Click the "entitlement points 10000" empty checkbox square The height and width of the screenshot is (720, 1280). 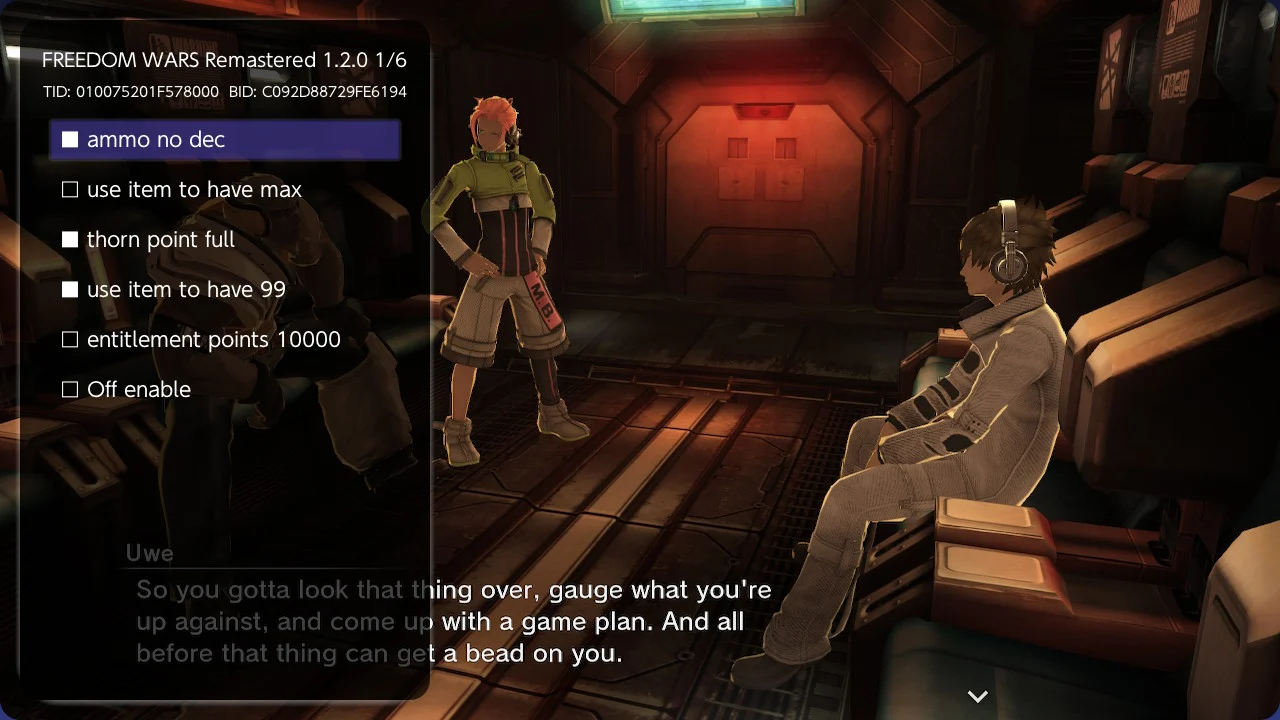click(70, 339)
